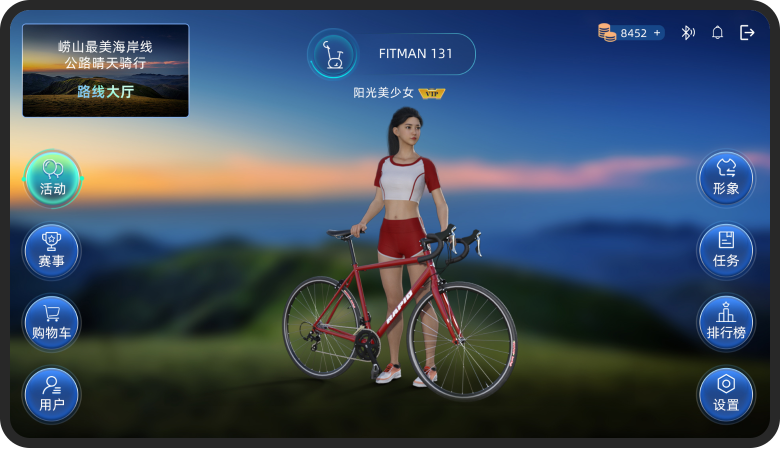The height and width of the screenshot is (460, 780).
Task: Click the FITMAN 131 device badge
Action: pyautogui.click(x=392, y=54)
